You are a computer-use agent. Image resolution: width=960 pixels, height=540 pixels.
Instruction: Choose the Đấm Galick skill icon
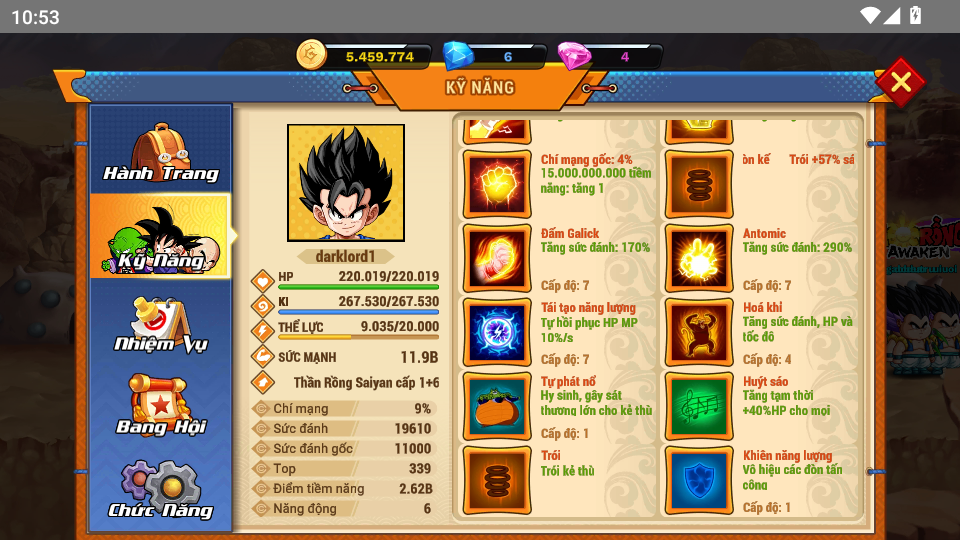coord(497,258)
